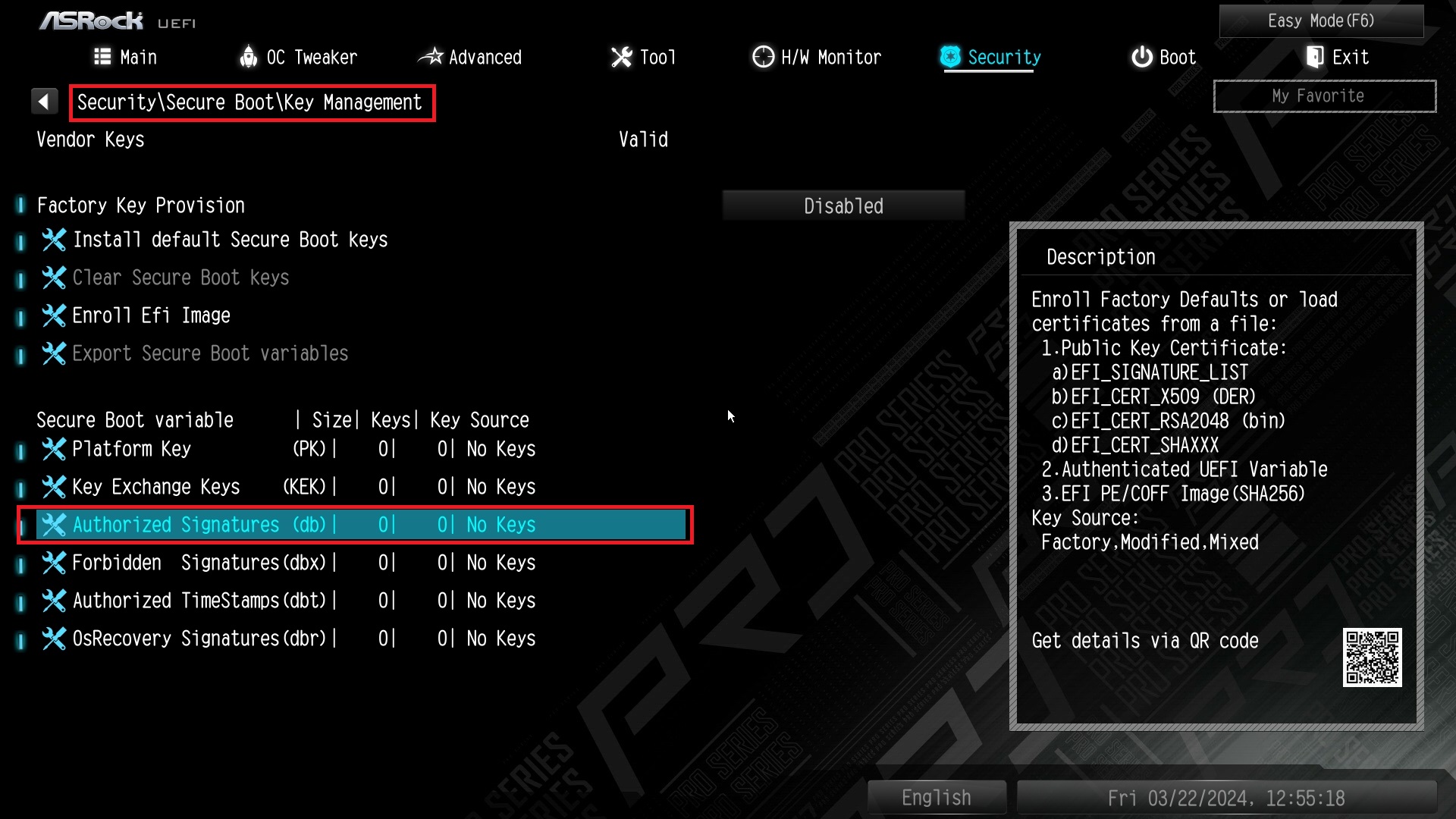Click Export Secure Boot variables
The height and width of the screenshot is (819, 1456).
[x=210, y=353]
